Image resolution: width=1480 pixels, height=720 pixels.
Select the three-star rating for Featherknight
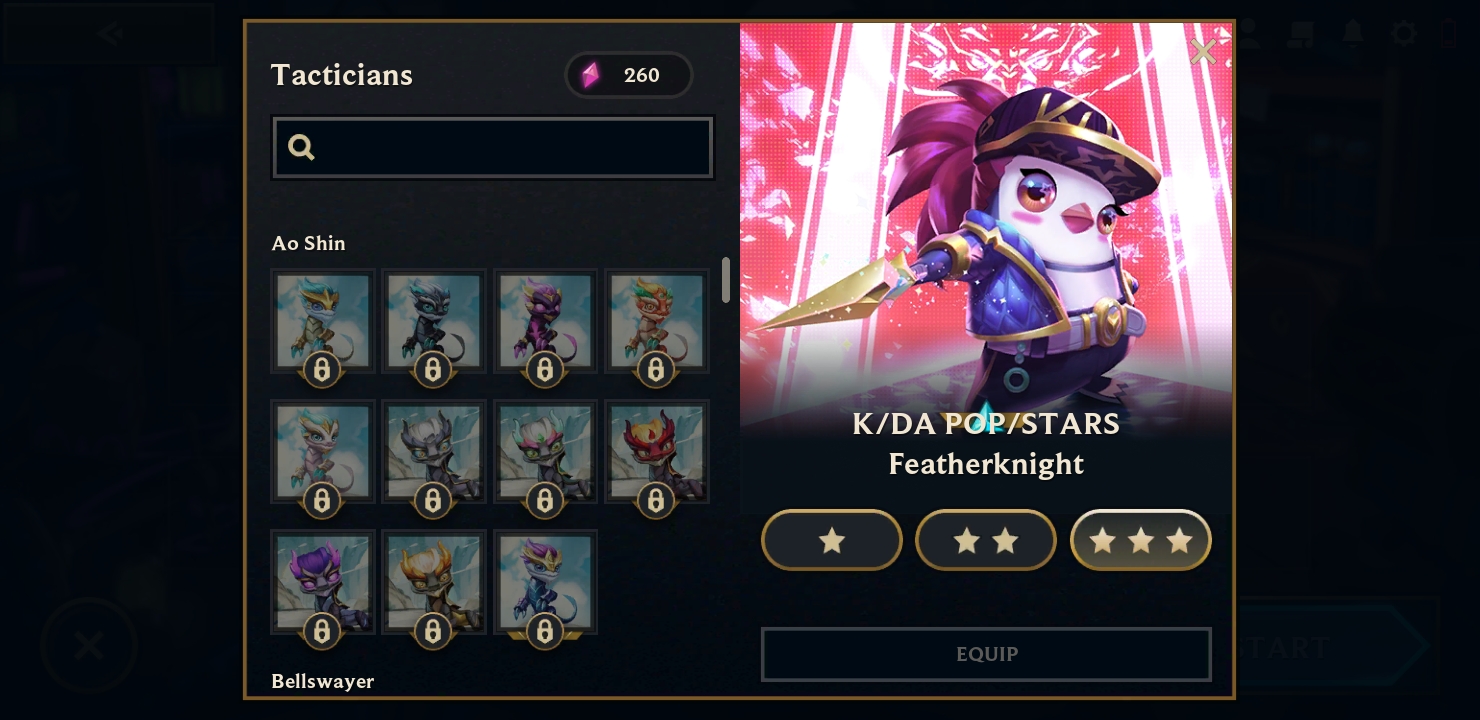(1141, 540)
